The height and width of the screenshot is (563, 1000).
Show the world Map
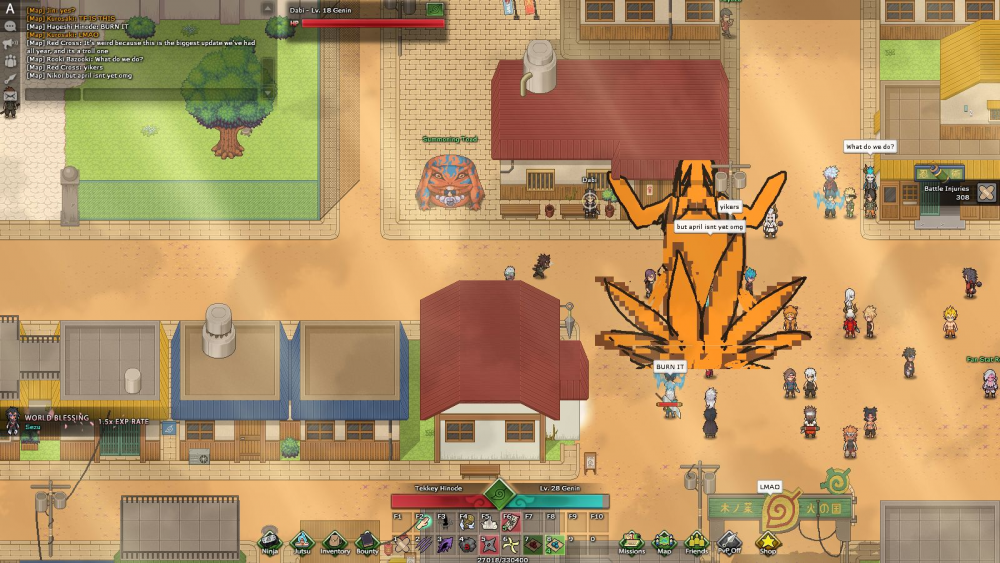(664, 541)
